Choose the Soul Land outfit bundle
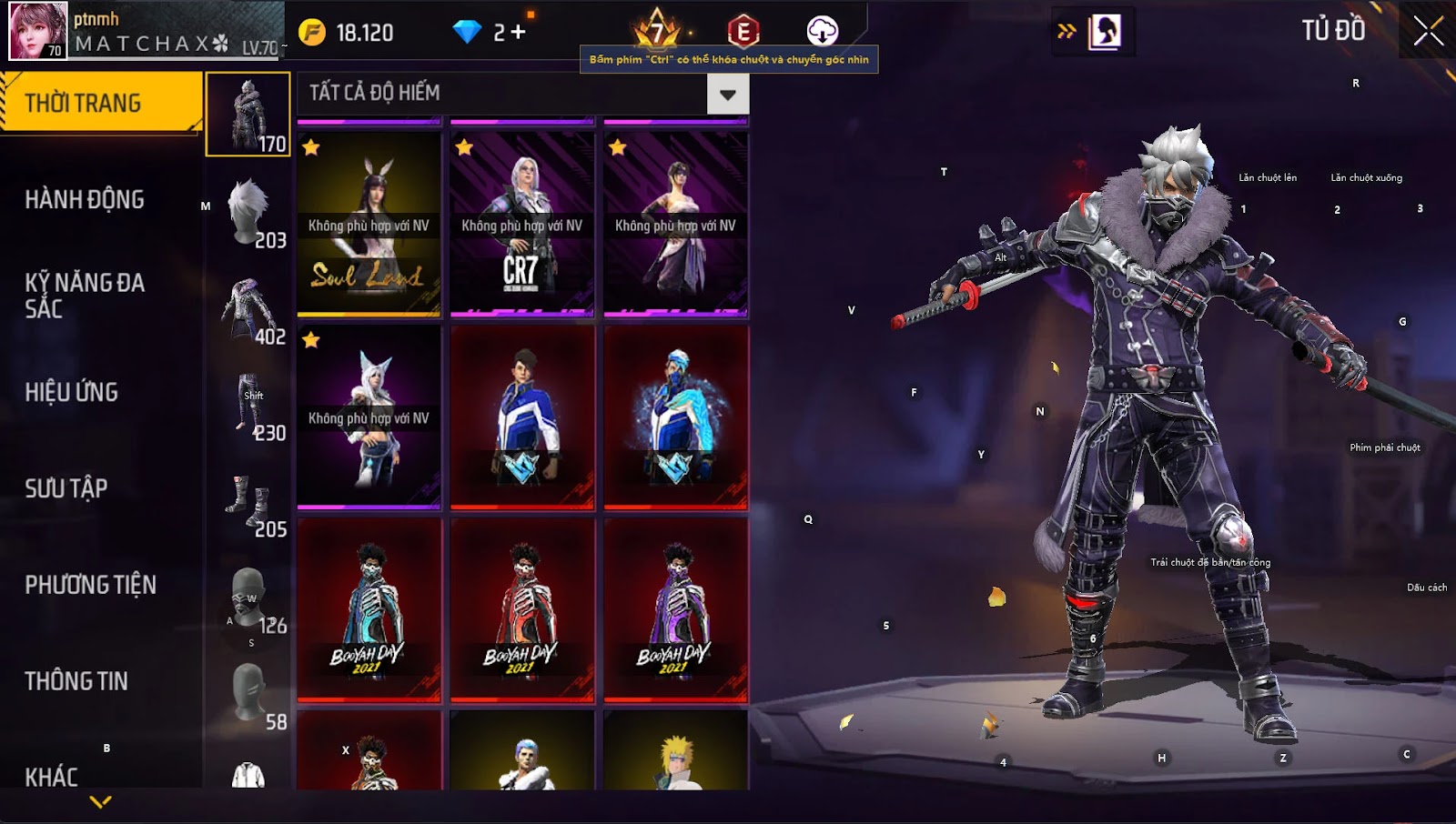 coord(369,226)
